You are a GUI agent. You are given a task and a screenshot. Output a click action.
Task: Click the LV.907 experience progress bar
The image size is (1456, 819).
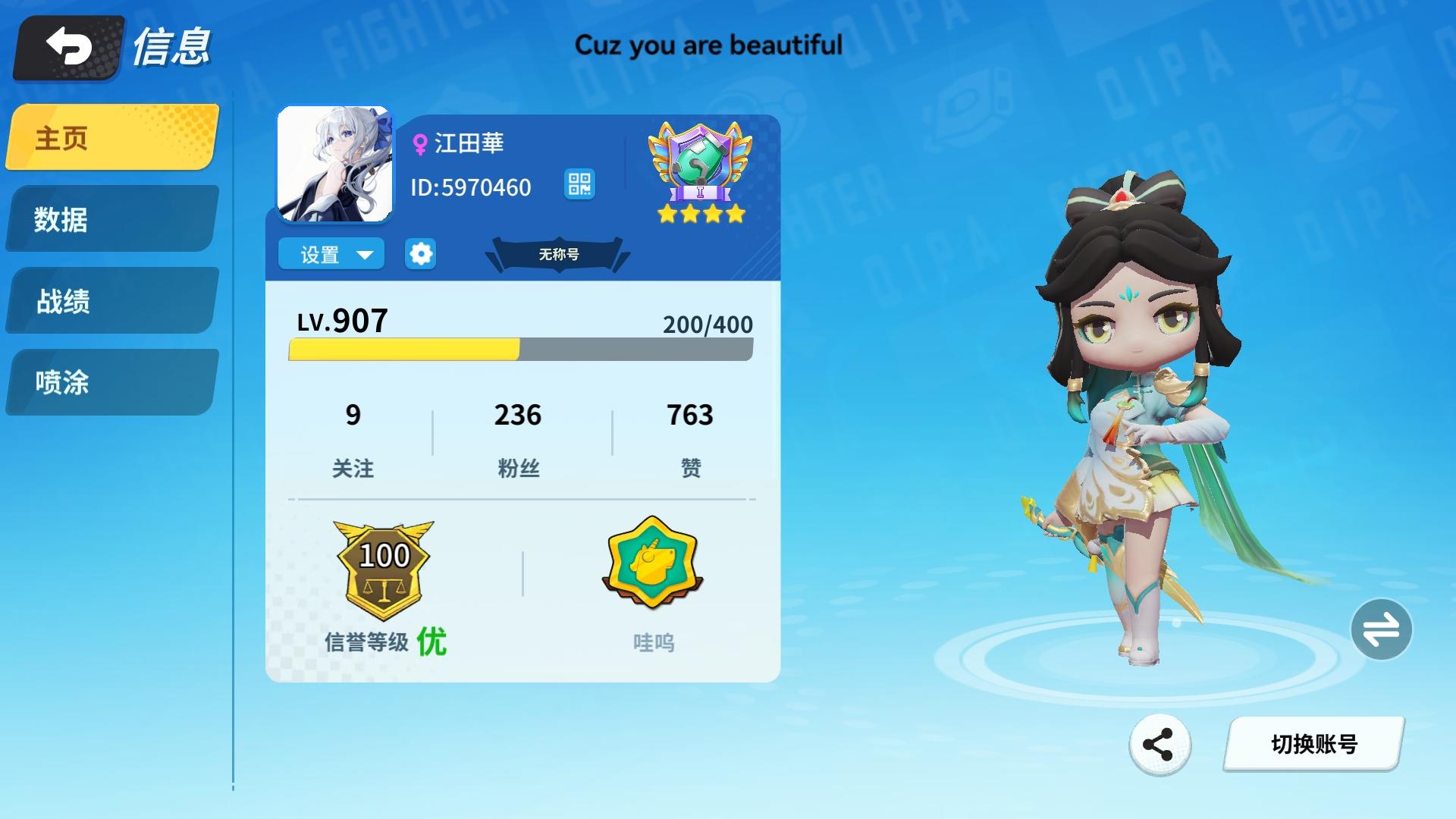[x=518, y=349]
